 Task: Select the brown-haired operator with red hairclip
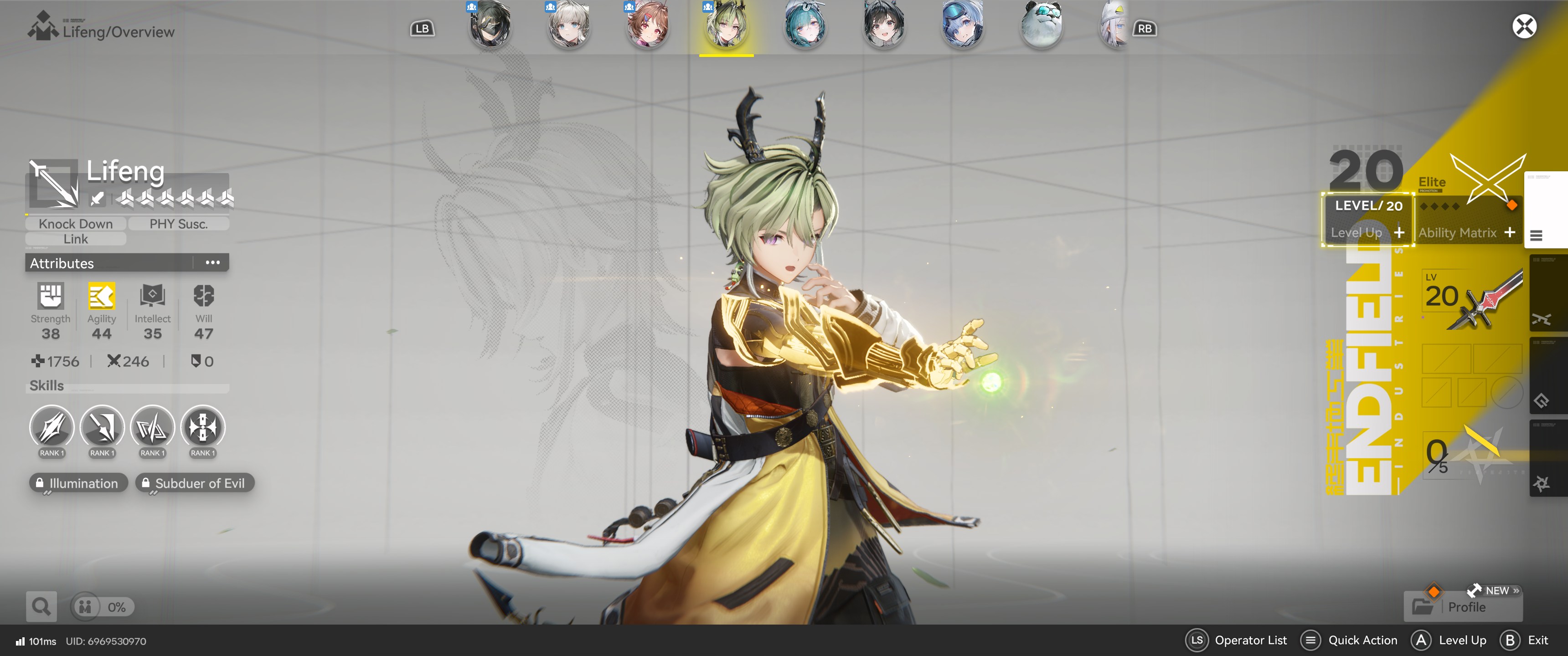pyautogui.click(x=648, y=26)
